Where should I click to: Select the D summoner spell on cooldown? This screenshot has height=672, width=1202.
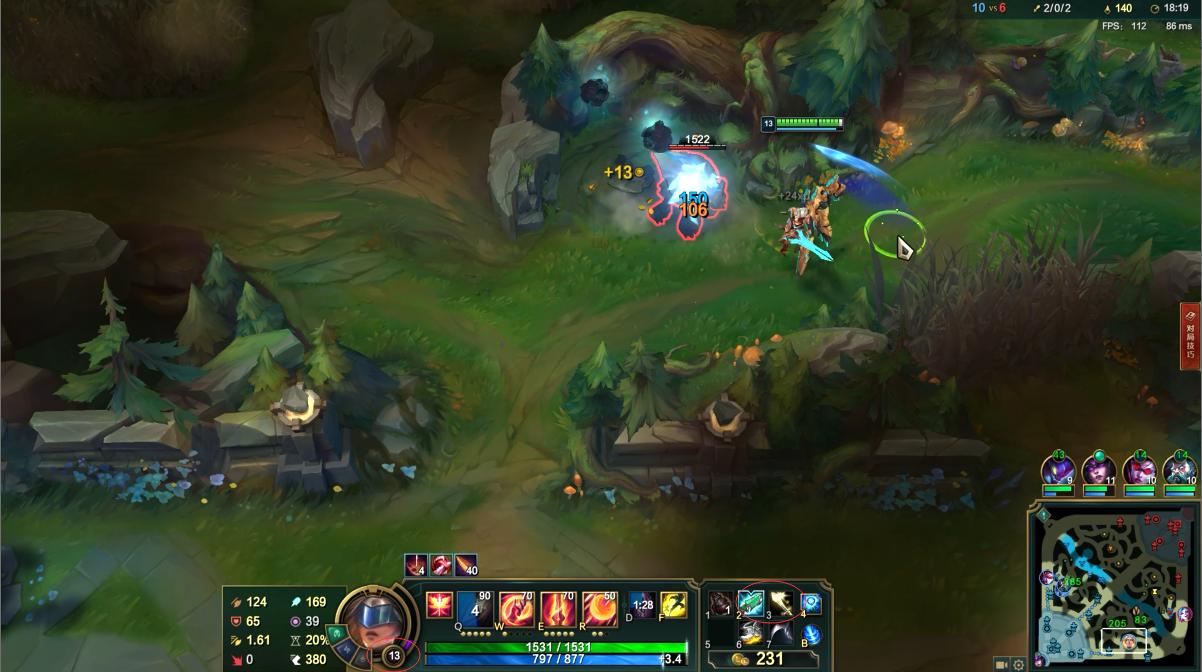pyautogui.click(x=643, y=605)
